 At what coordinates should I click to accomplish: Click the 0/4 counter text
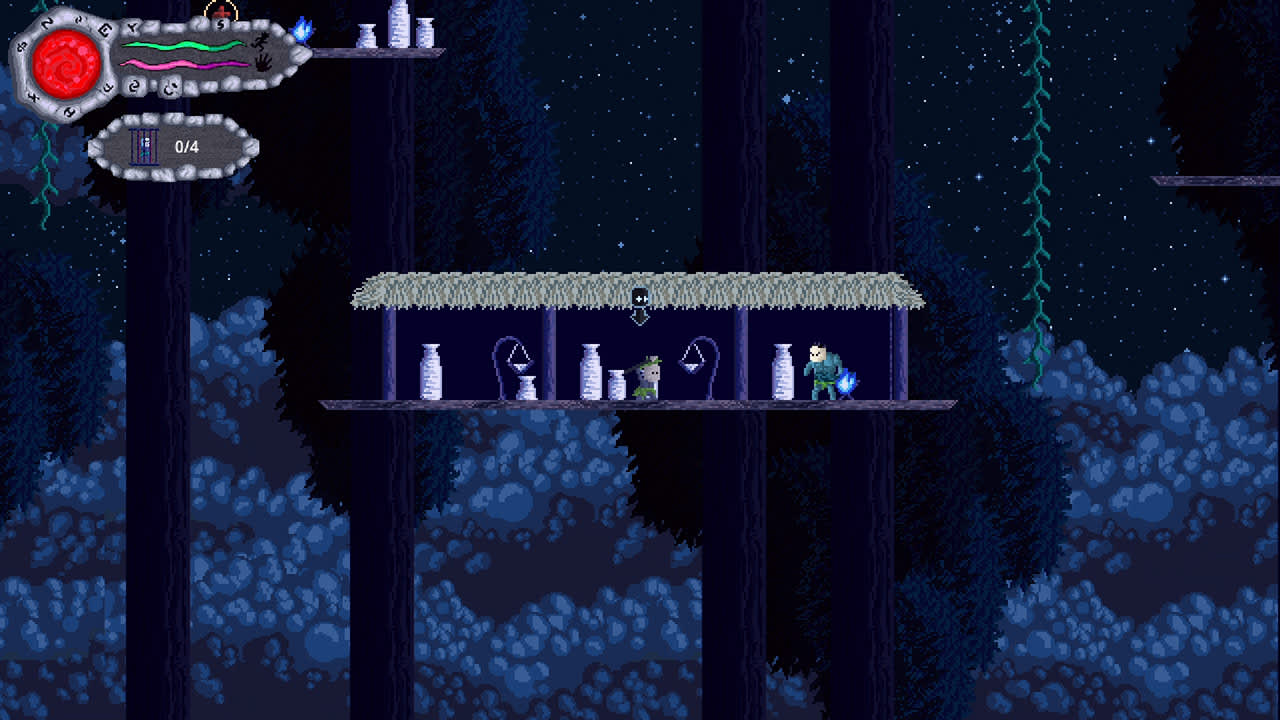pyautogui.click(x=187, y=145)
